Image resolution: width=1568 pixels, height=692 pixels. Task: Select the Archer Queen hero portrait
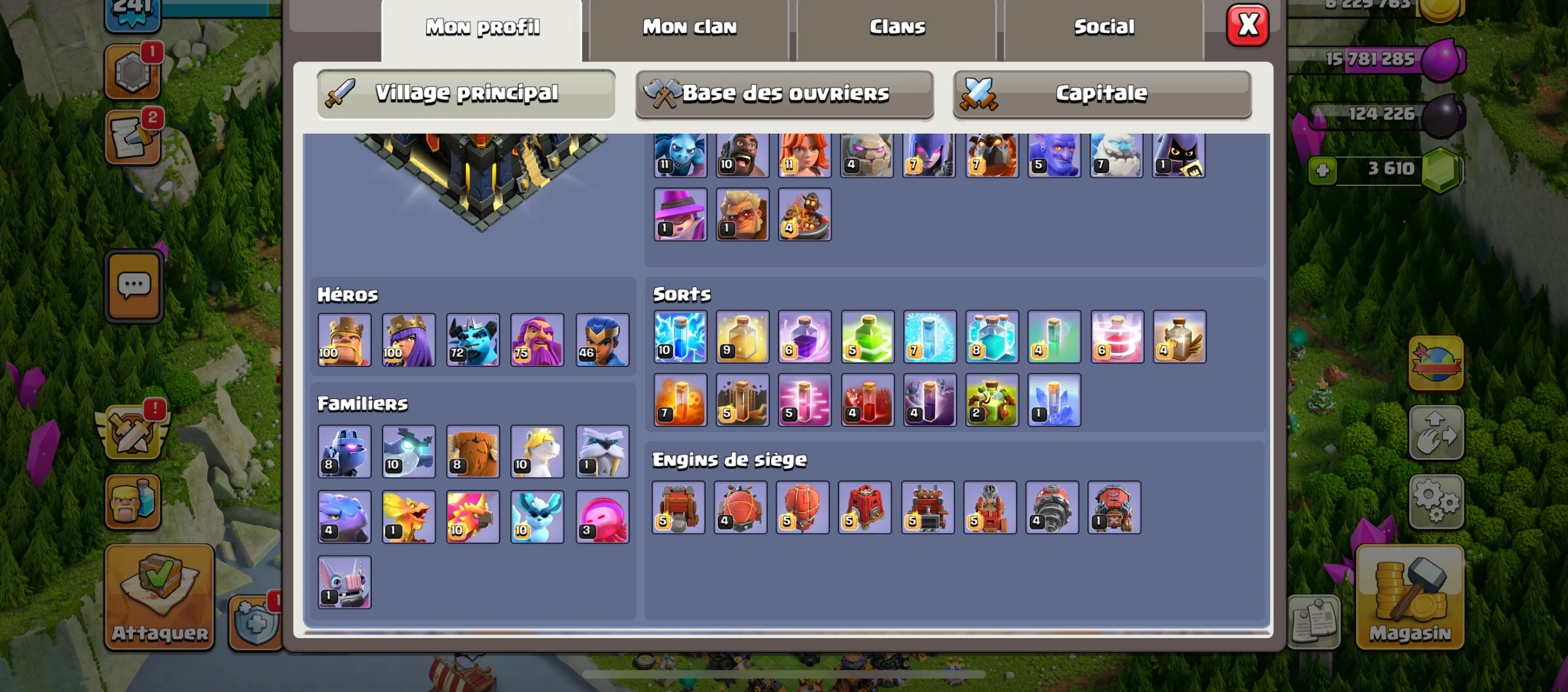click(x=408, y=339)
